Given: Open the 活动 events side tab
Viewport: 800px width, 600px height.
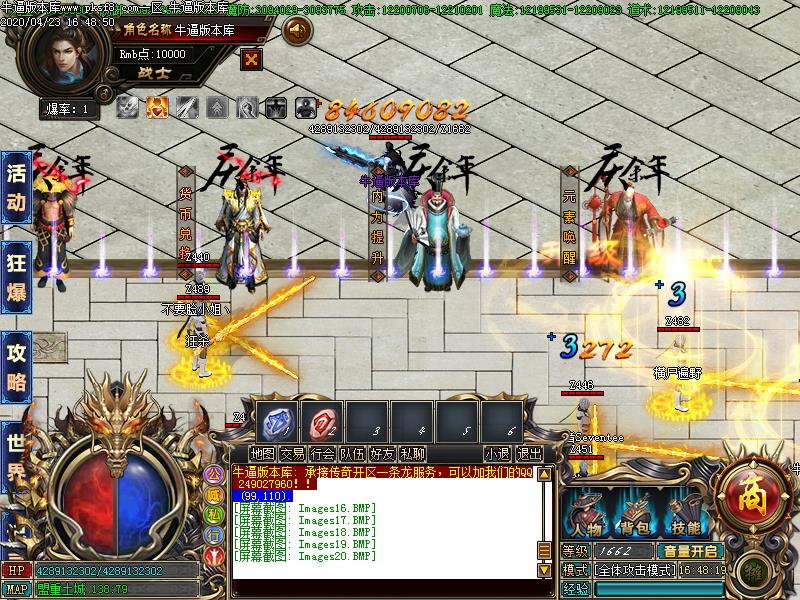Looking at the screenshot, I should (16, 187).
